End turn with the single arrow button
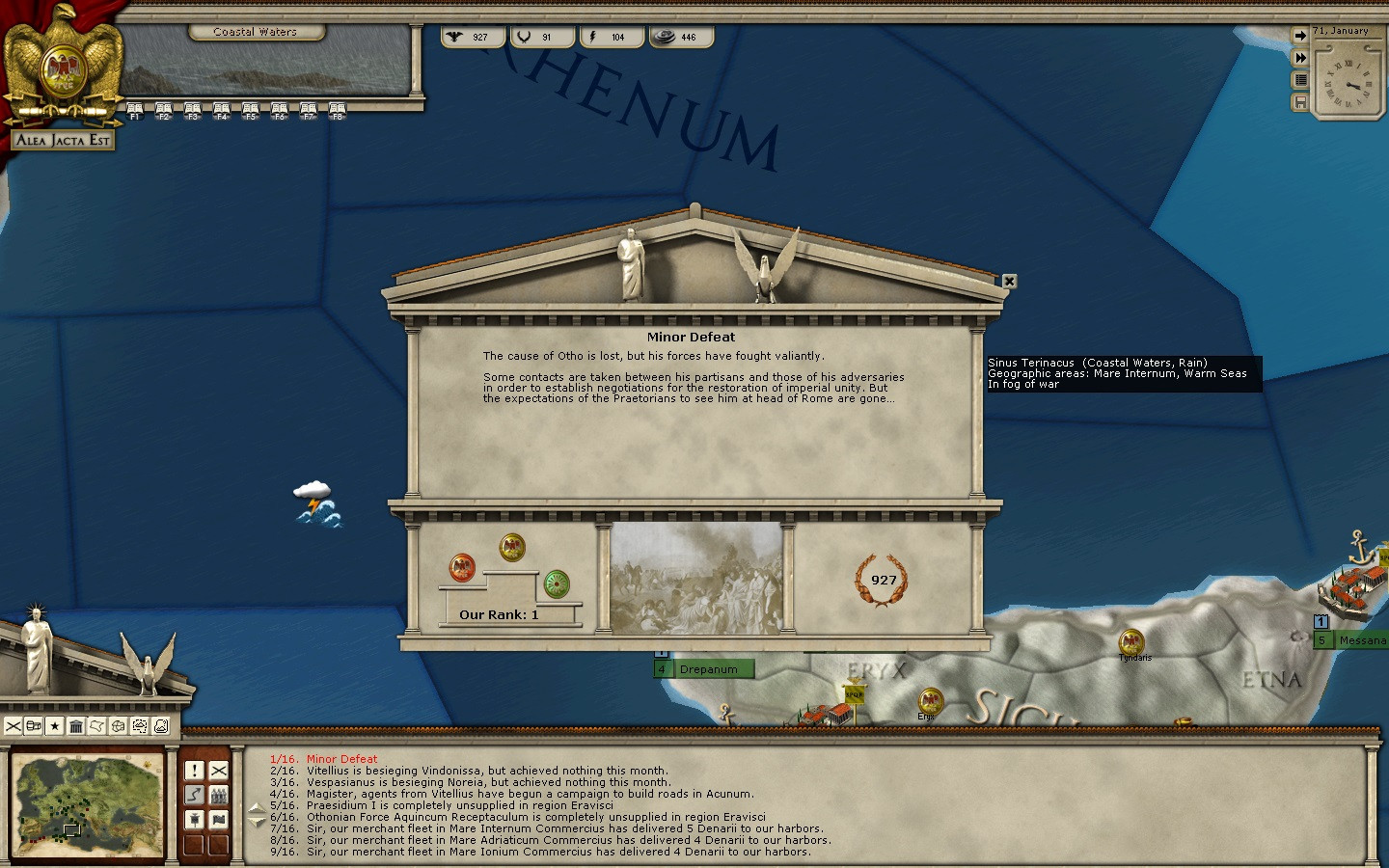Screen dimensions: 1389x868 click(x=1300, y=36)
